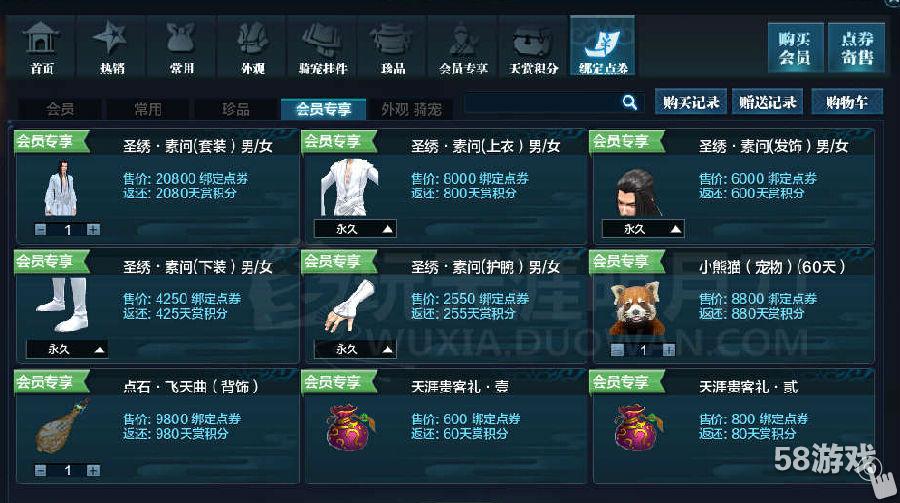
Task: Open the 赠送记录 gift history
Action: (768, 102)
